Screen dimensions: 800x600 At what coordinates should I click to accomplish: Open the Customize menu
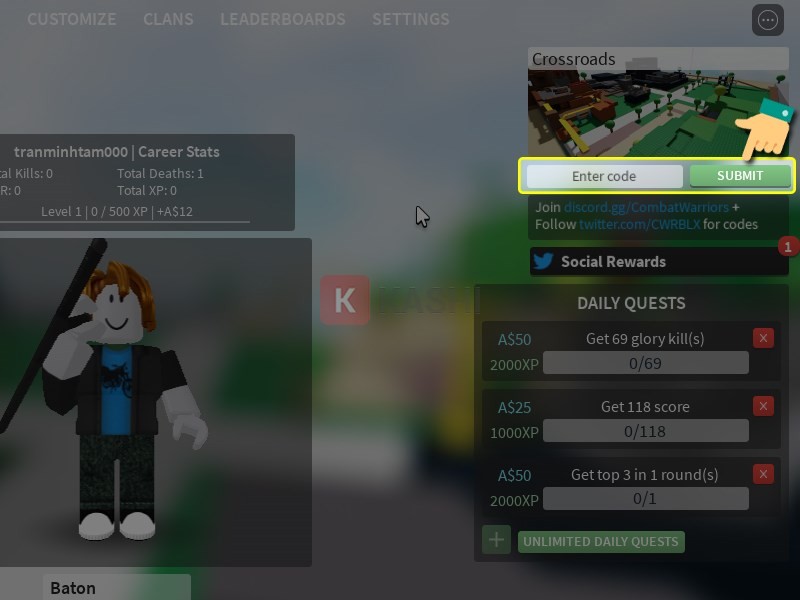click(71, 19)
